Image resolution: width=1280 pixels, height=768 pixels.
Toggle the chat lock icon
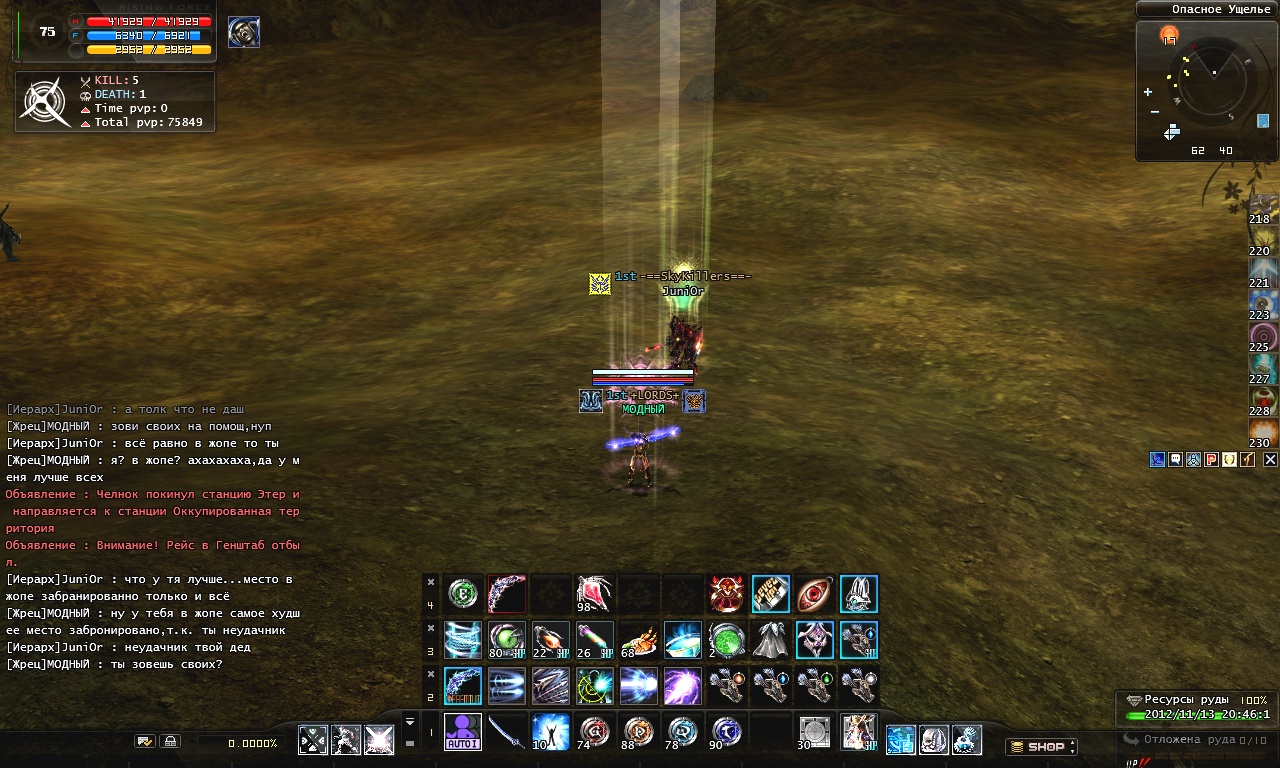click(x=170, y=742)
